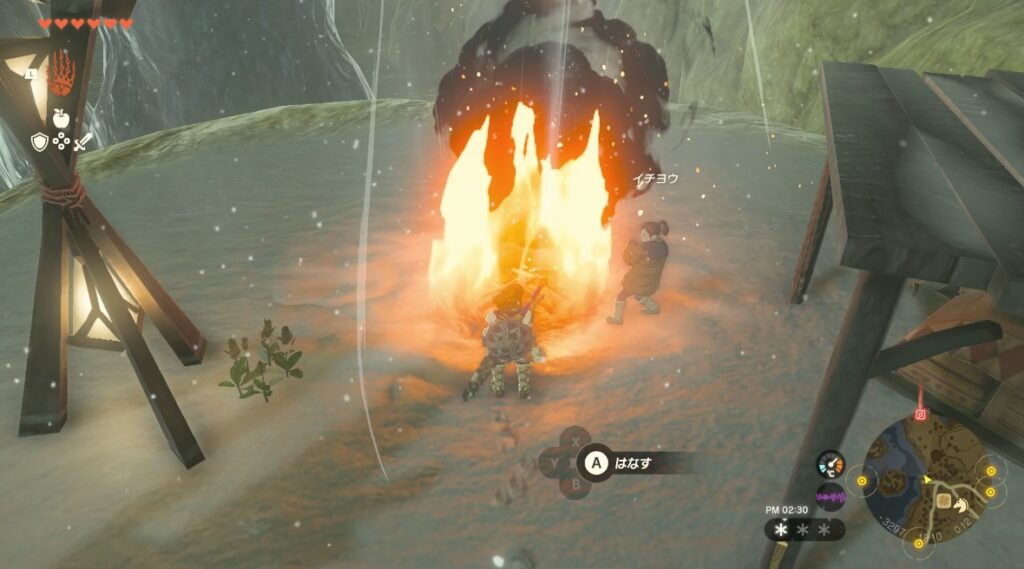Open the apple food quick-select icon
The image size is (1024, 569).
coord(61,117)
